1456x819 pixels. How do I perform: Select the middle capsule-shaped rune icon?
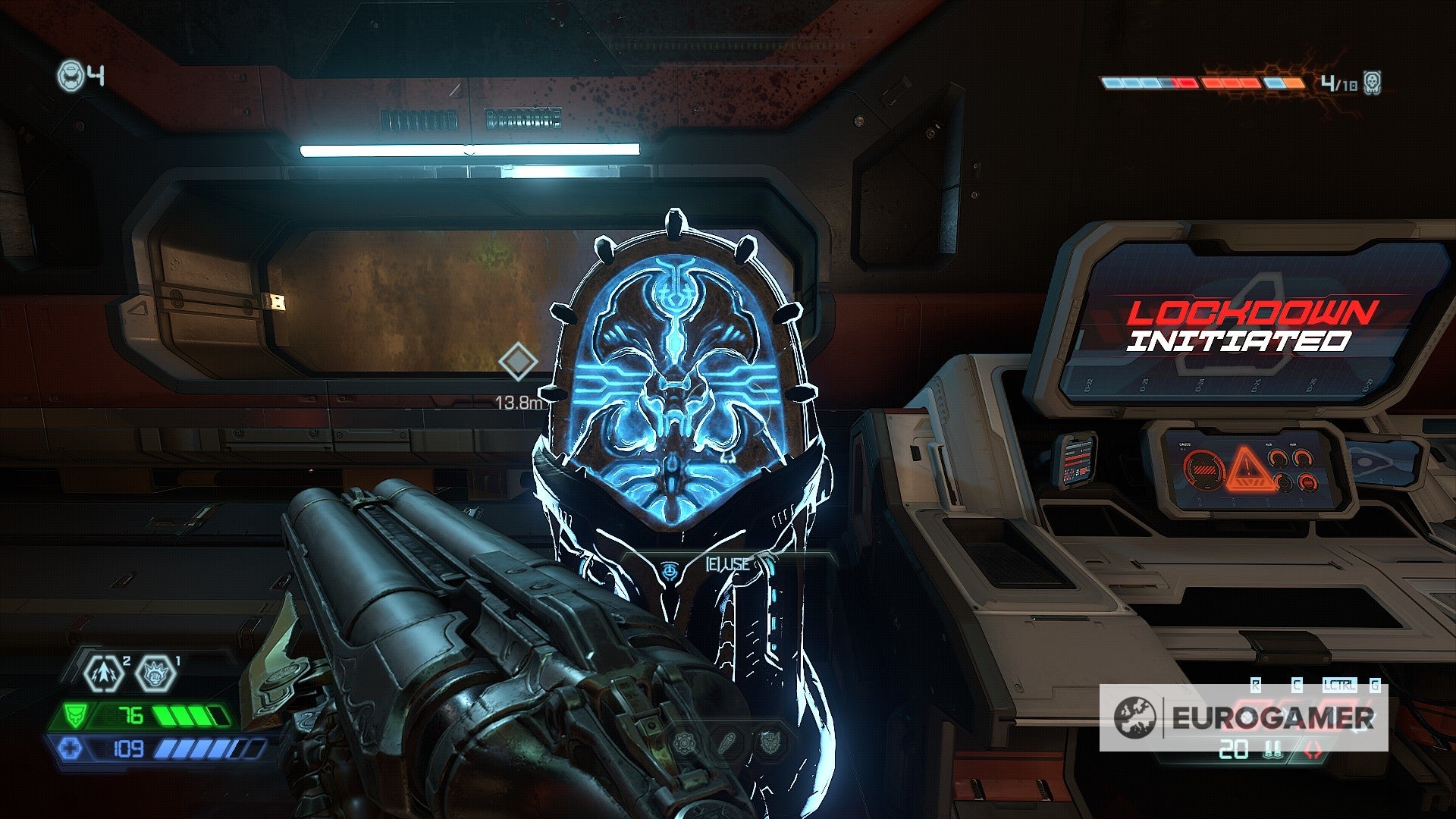(x=726, y=744)
